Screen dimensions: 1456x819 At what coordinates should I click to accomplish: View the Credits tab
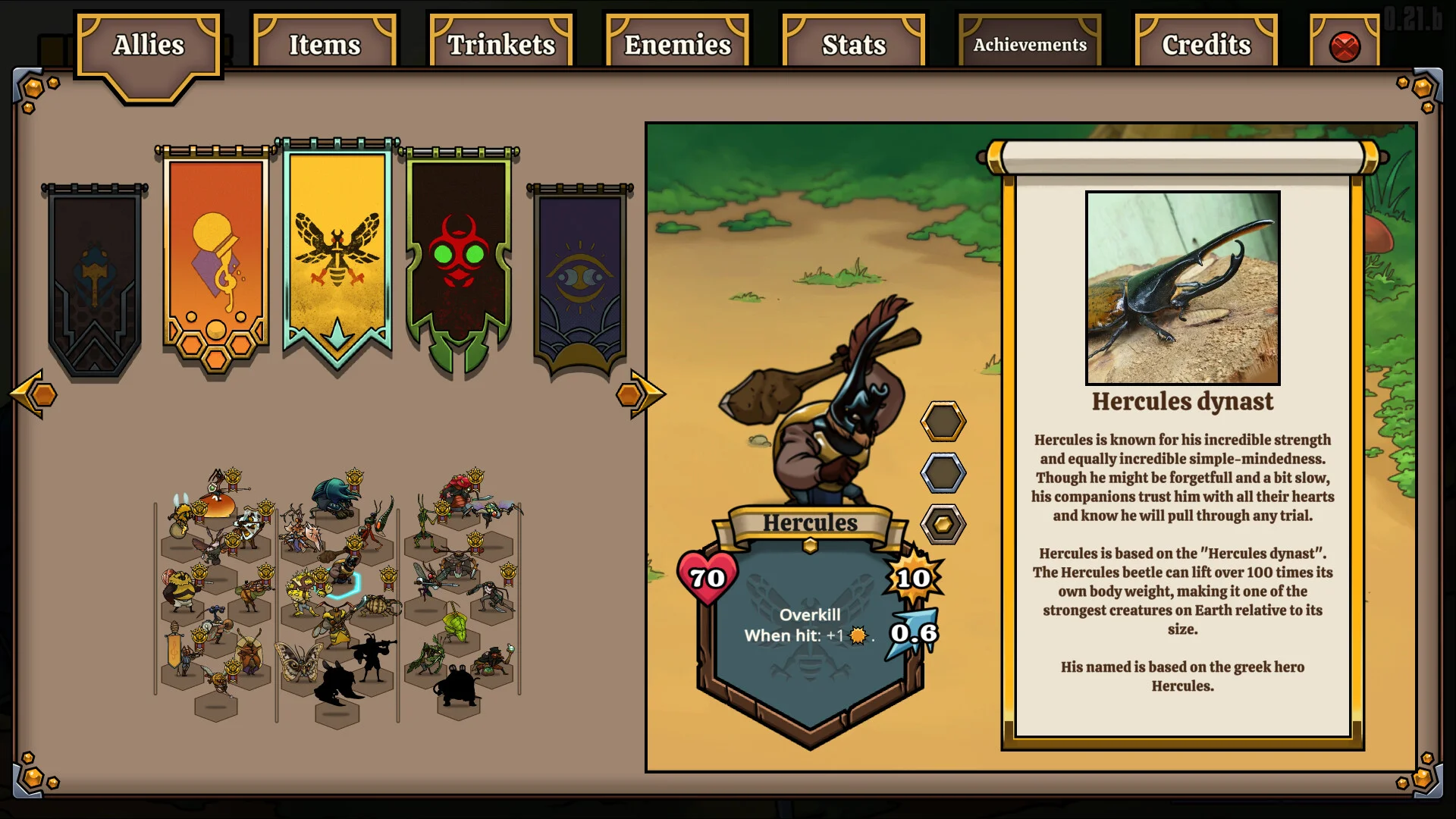1206,45
